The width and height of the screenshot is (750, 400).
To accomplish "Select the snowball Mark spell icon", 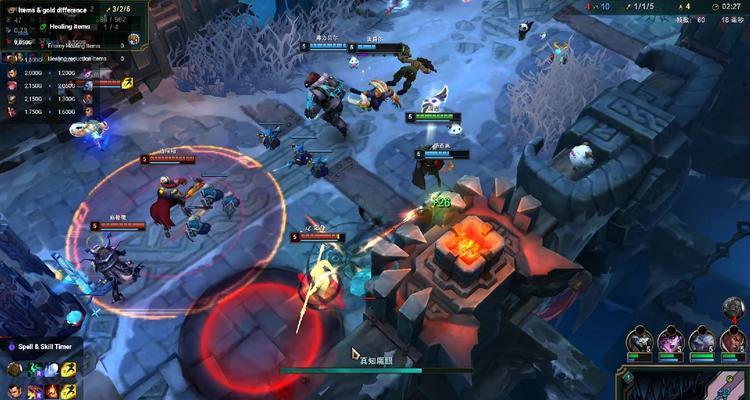I will pos(52,370).
